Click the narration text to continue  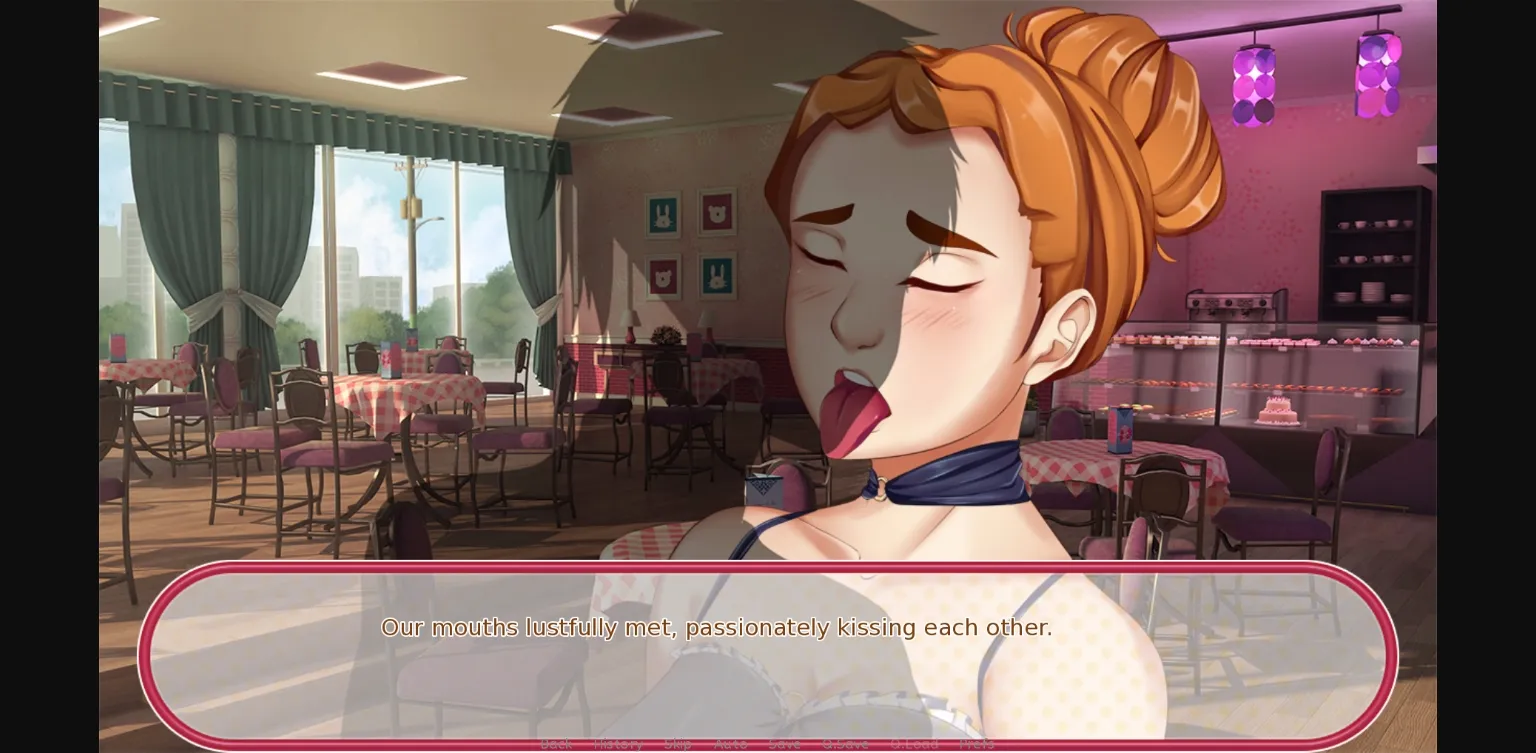(717, 627)
